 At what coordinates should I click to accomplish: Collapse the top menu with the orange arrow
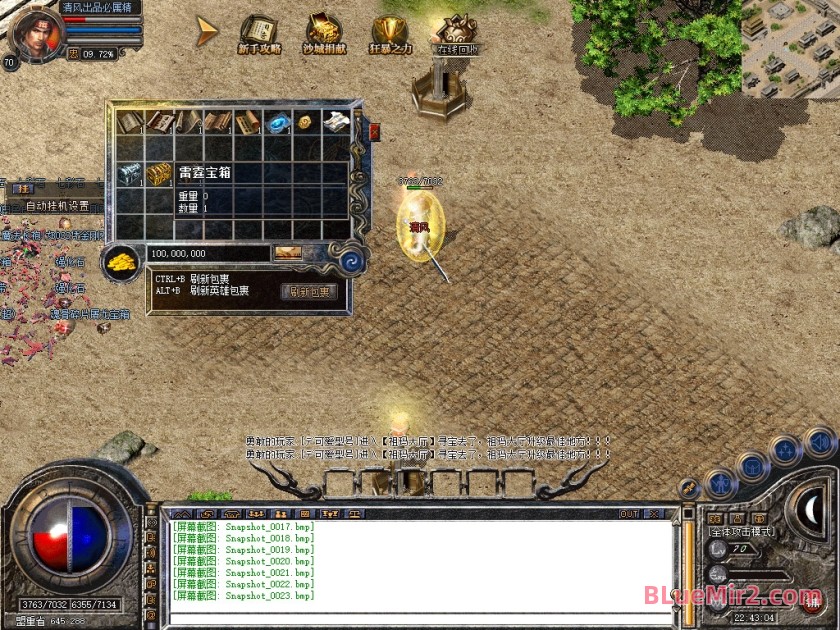[207, 31]
